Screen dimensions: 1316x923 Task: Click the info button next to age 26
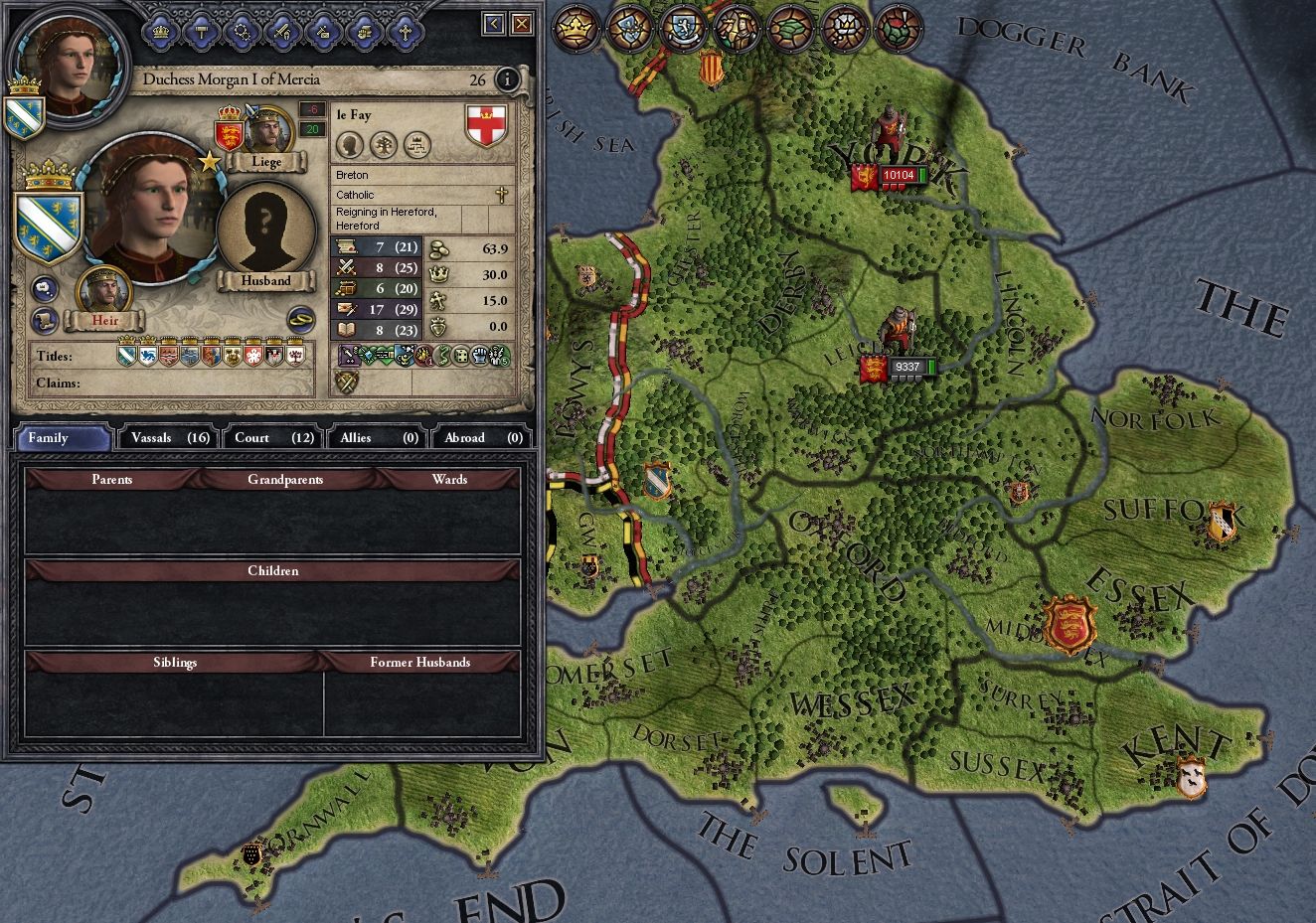pos(507,81)
